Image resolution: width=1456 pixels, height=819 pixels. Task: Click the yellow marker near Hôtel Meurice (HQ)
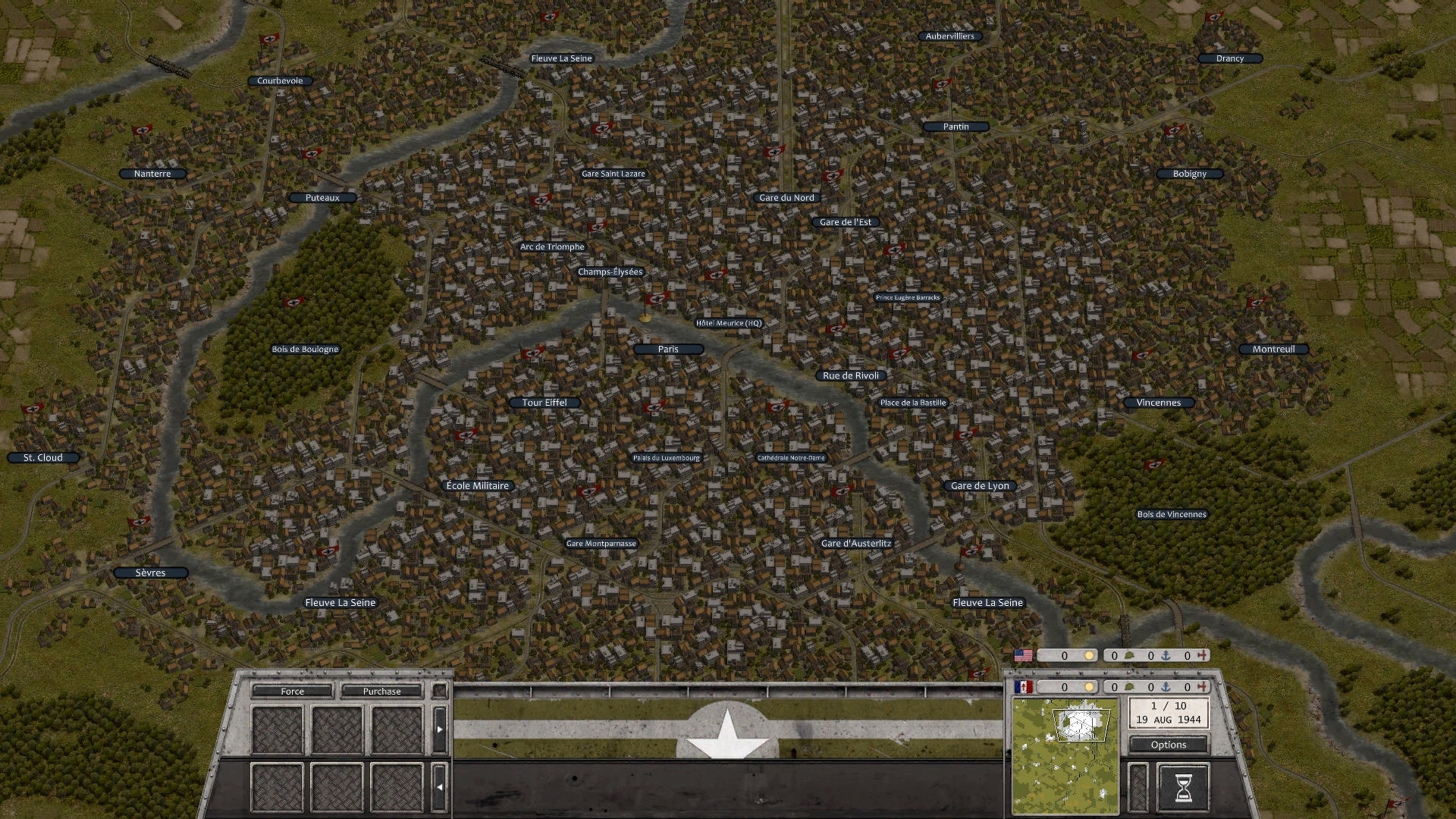646,317
